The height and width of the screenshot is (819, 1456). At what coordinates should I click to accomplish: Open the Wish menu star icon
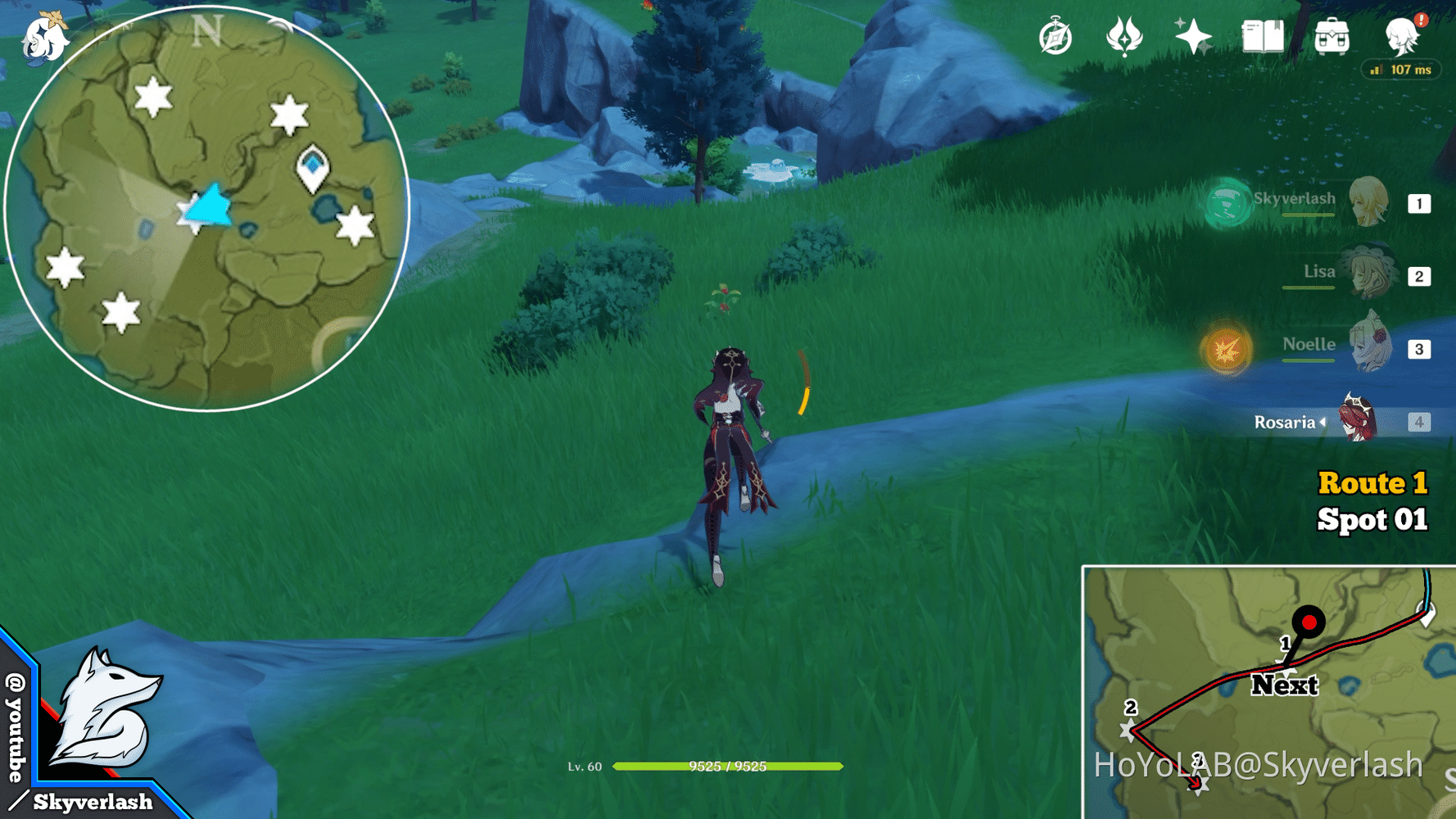[1194, 37]
